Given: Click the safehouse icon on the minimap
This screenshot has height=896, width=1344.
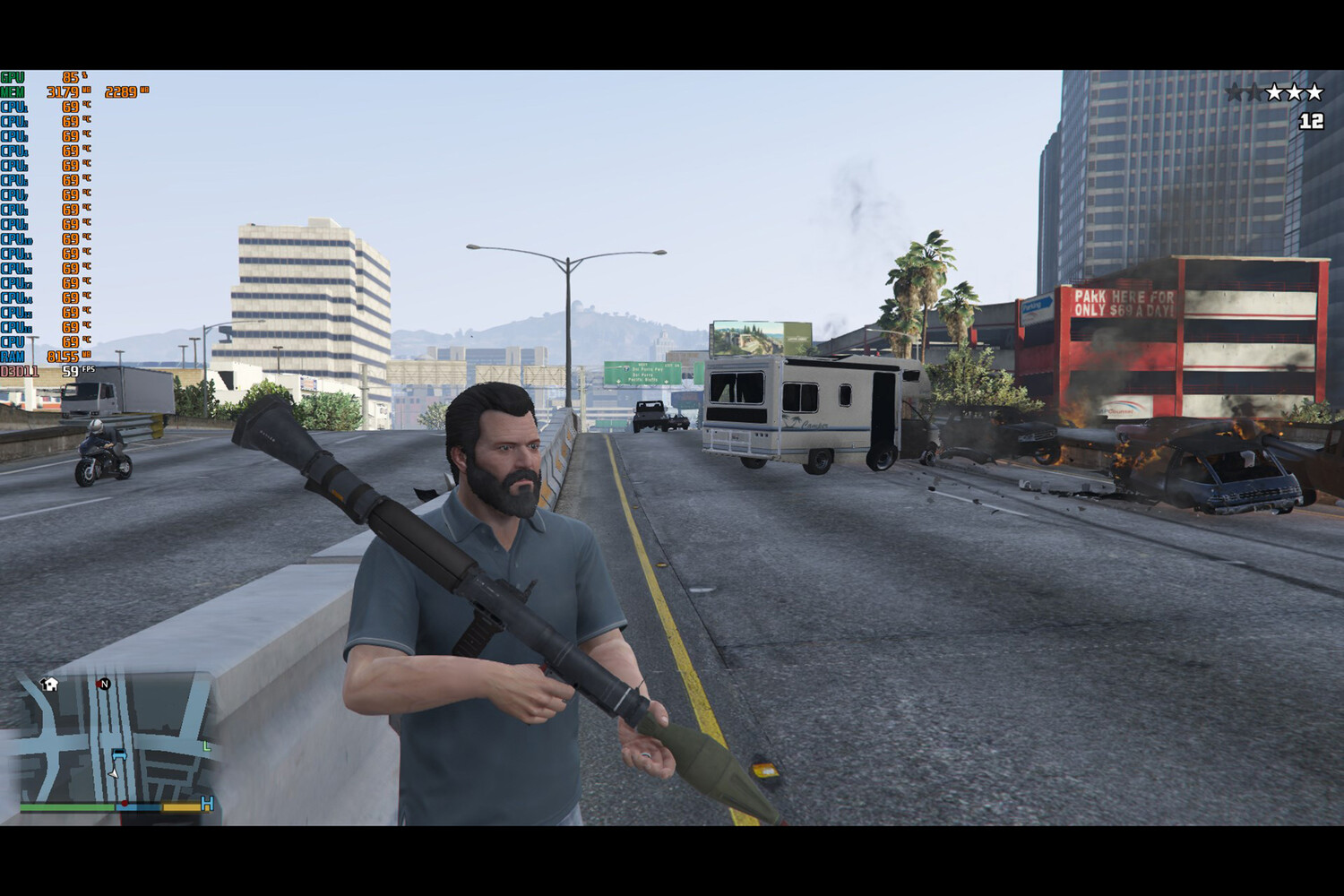Looking at the screenshot, I should (x=50, y=685).
